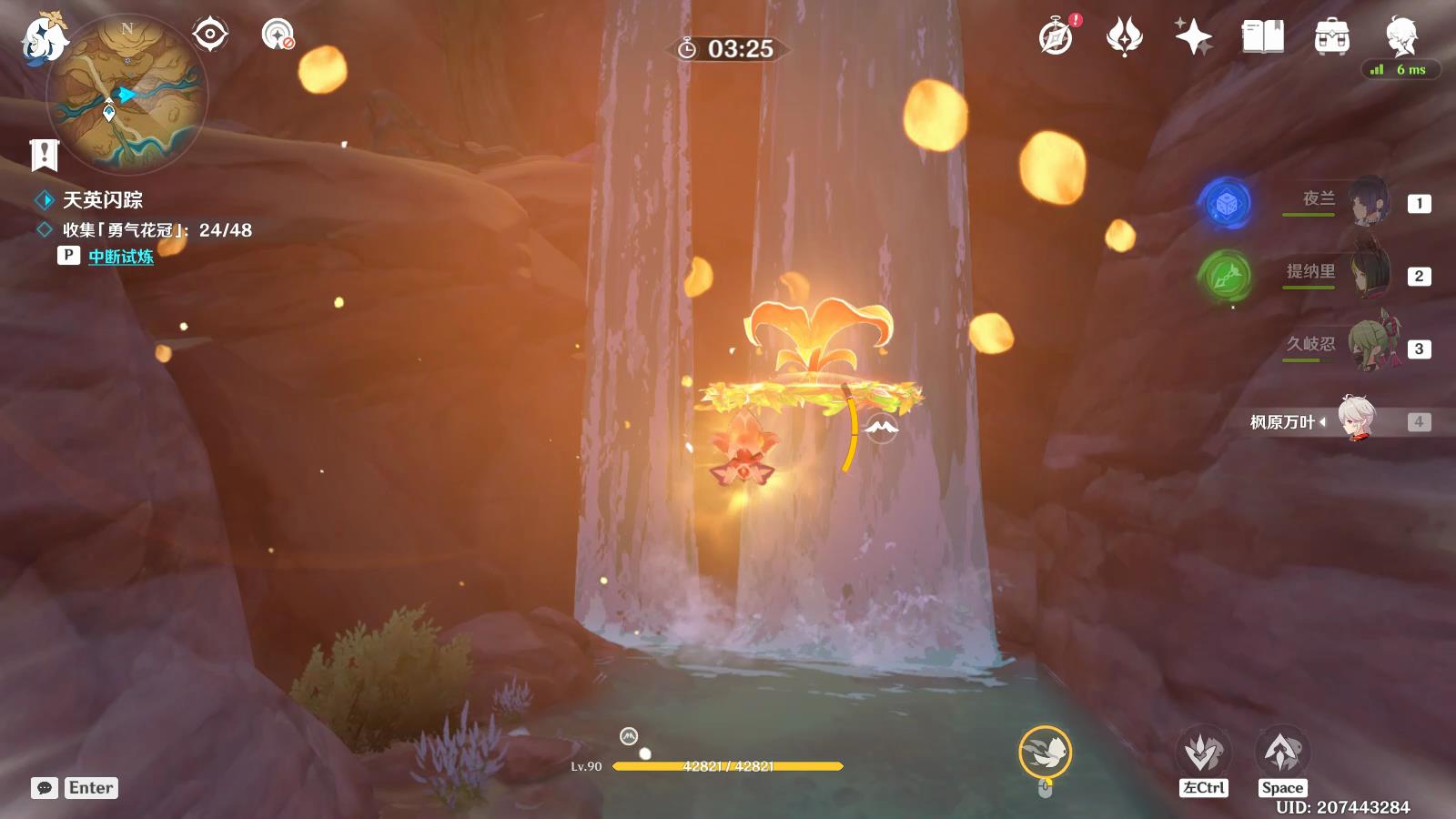Open the Paimon menu icon
Viewport: 1456px width, 819px height.
[x=44, y=38]
